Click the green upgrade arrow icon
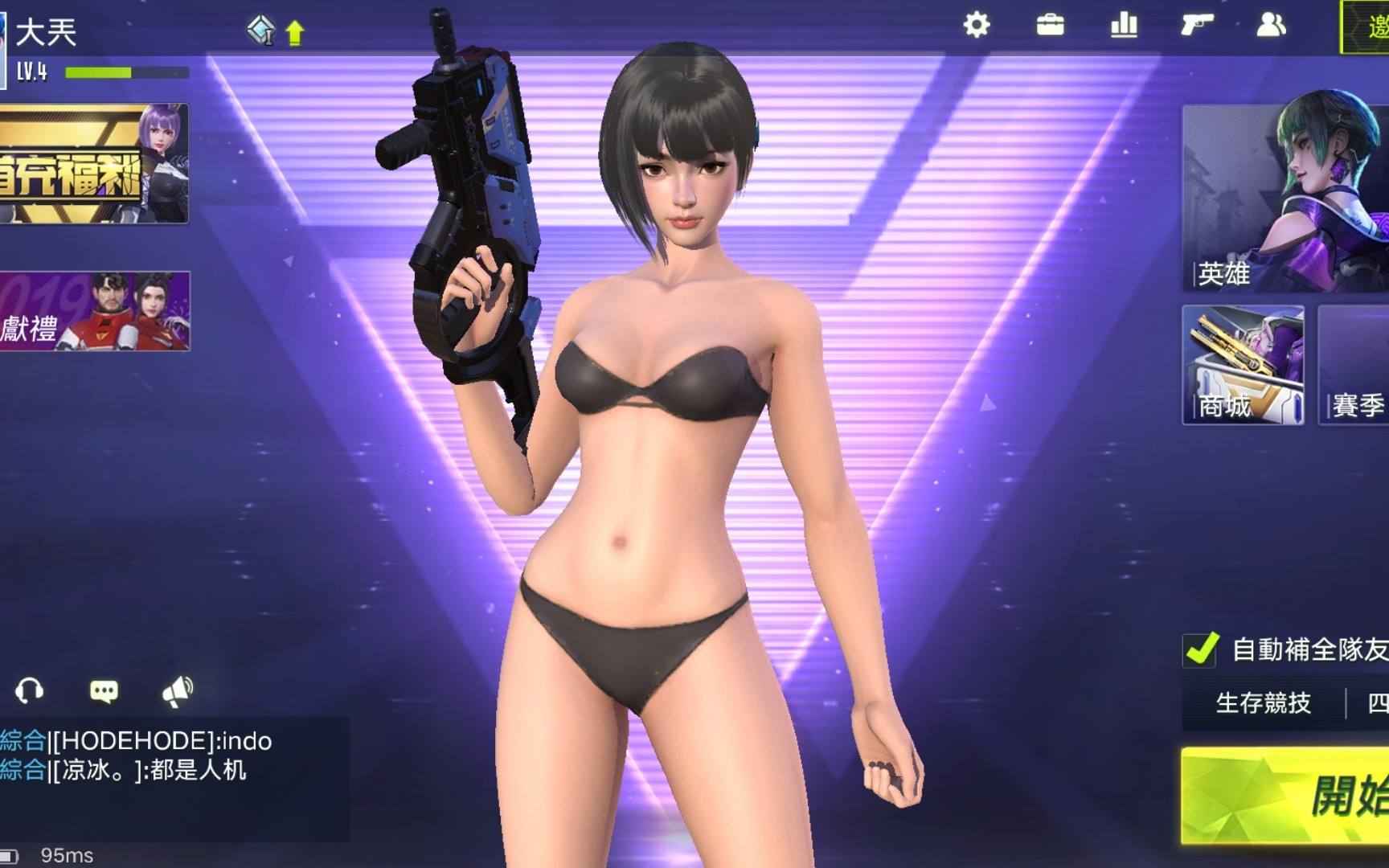Viewport: 1389px width, 868px height. click(295, 33)
